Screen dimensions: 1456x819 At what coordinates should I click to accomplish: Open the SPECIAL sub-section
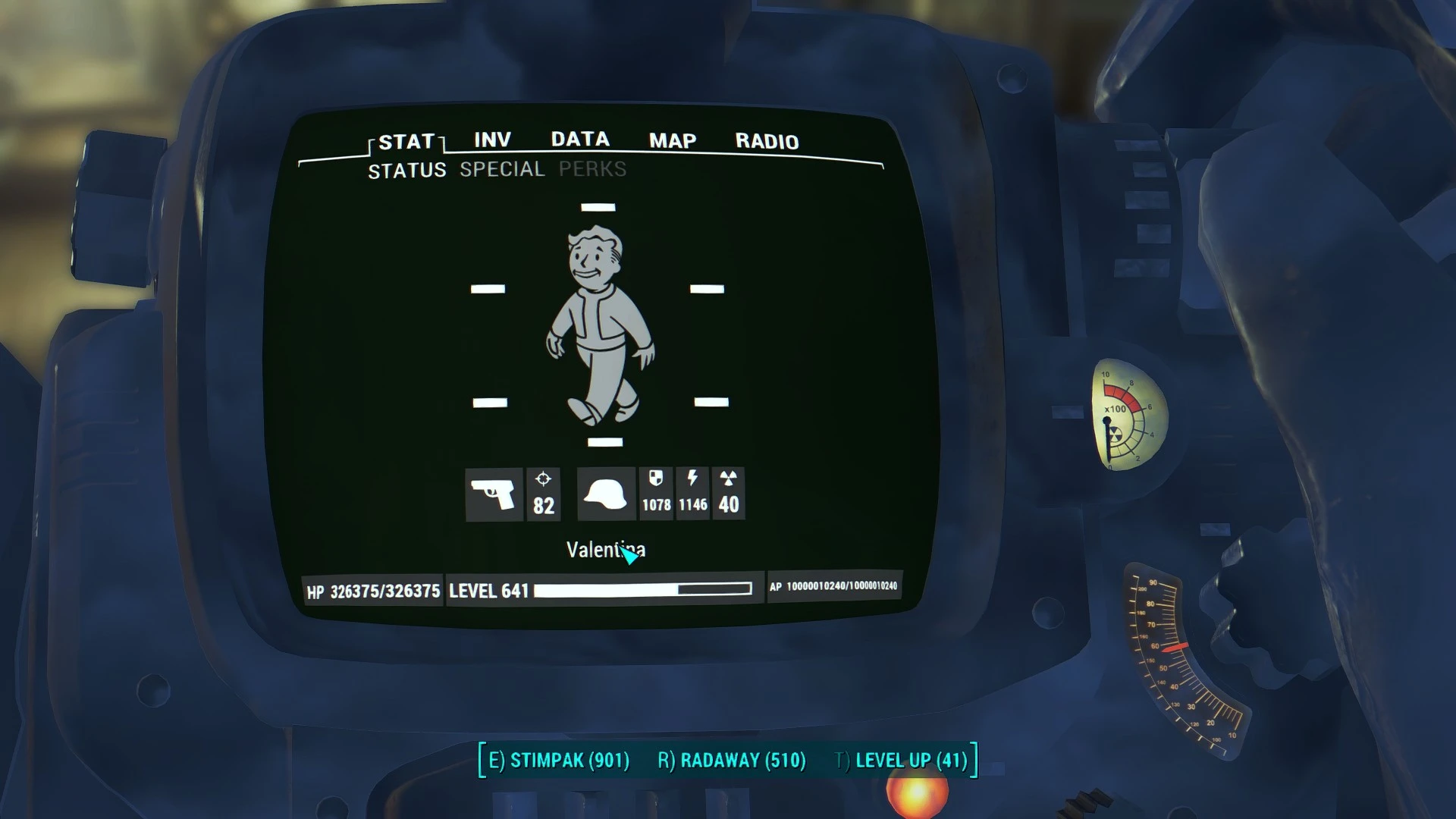coord(502,169)
